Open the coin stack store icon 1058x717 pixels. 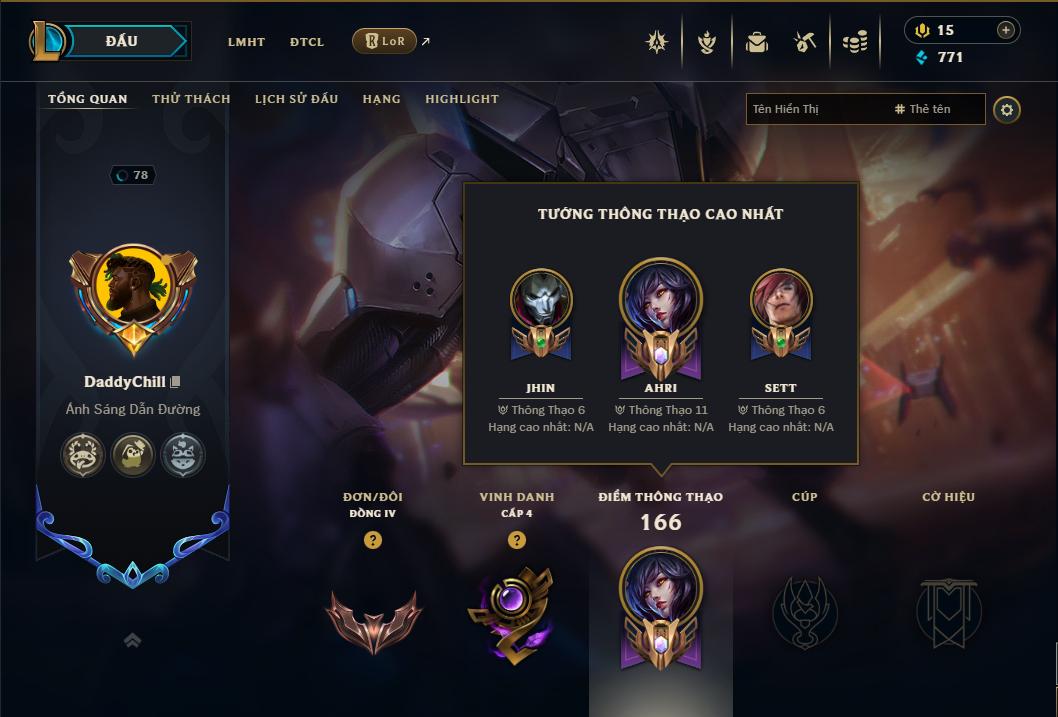[x=854, y=42]
